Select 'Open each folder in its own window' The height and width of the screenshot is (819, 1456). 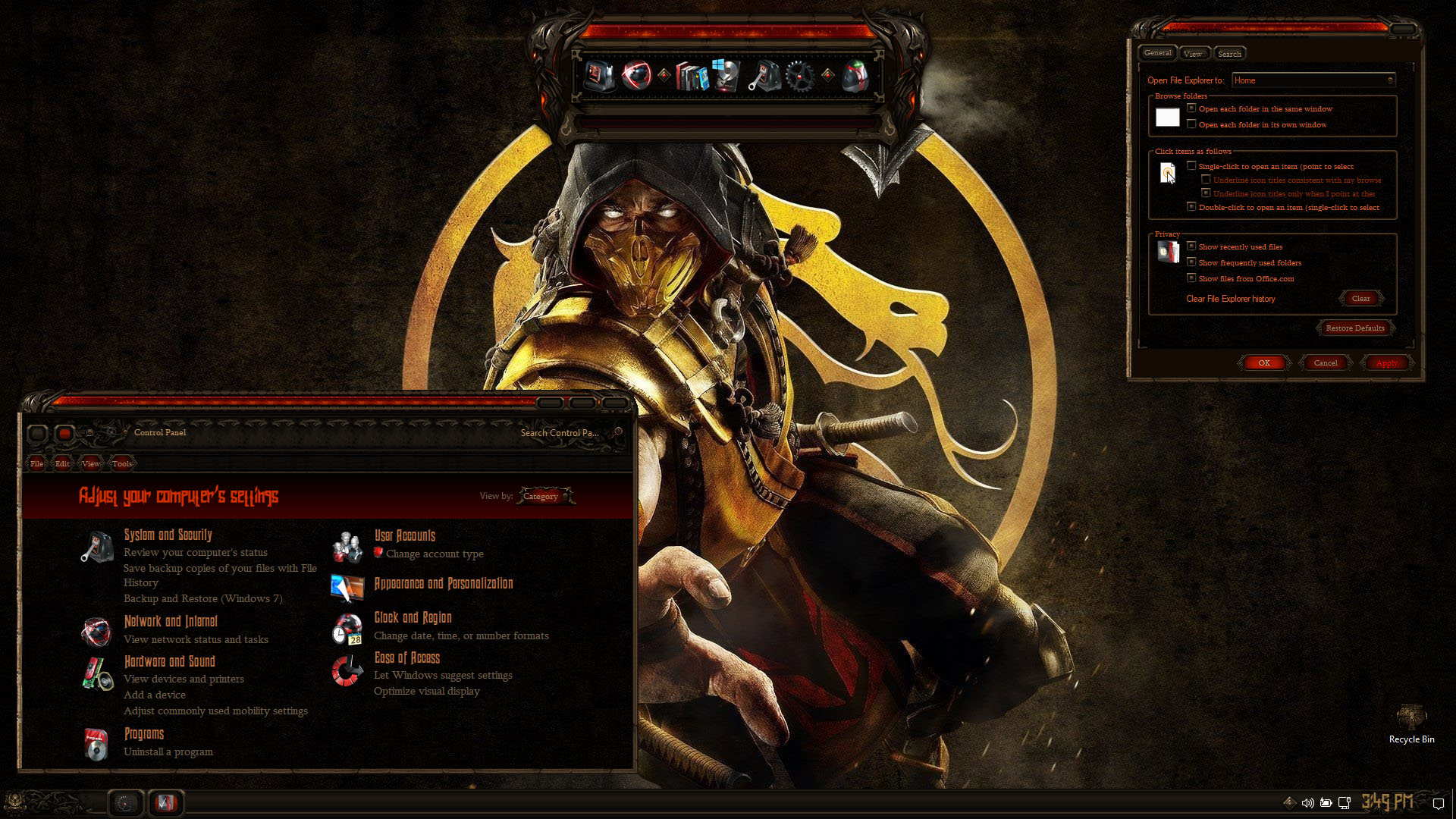1192,124
